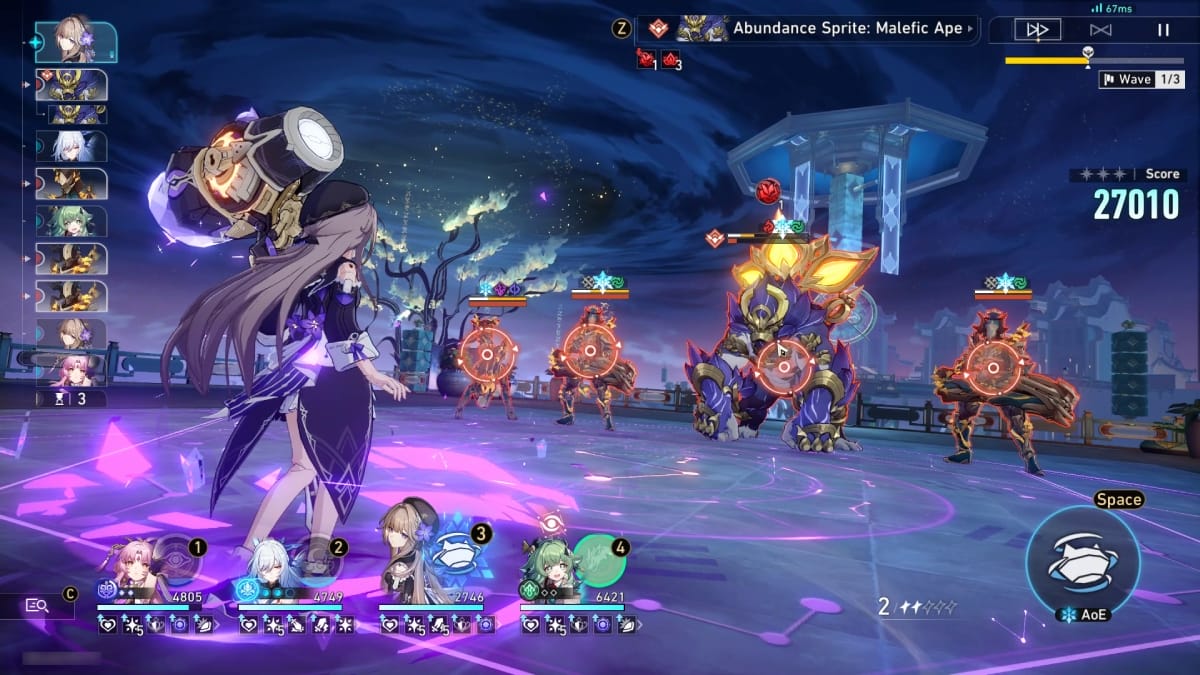Select March 7th's portrait in the action order

click(72, 369)
